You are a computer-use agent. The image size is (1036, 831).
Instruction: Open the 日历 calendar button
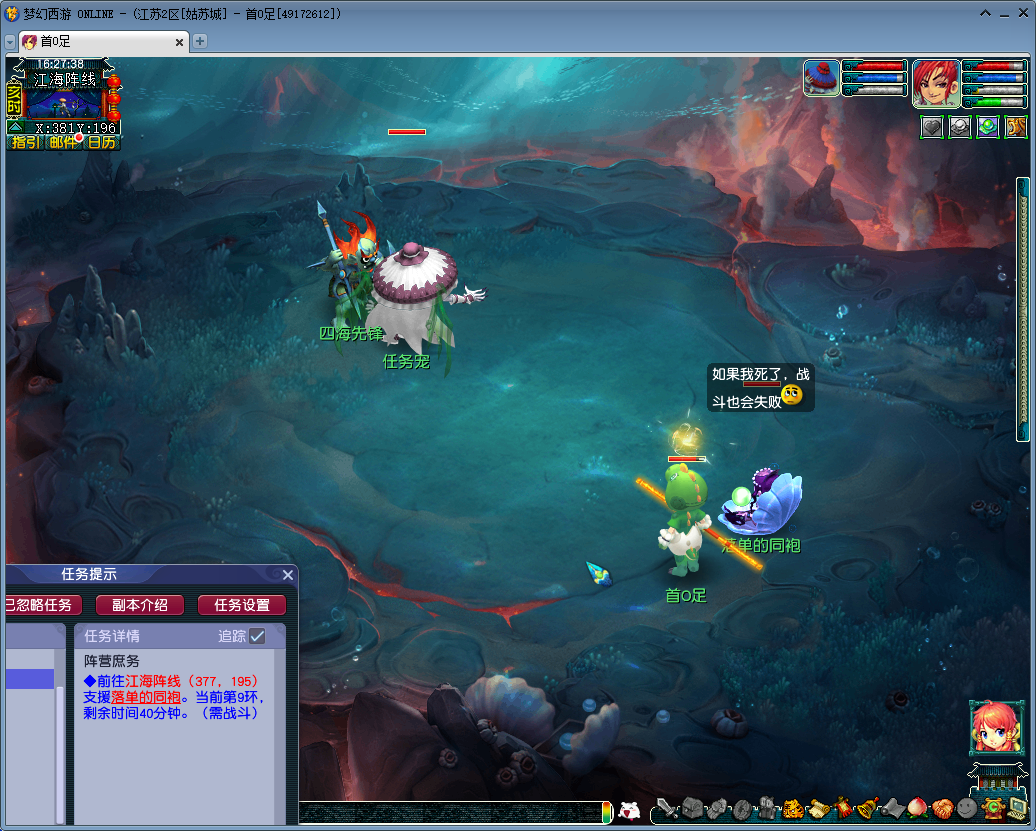click(101, 142)
